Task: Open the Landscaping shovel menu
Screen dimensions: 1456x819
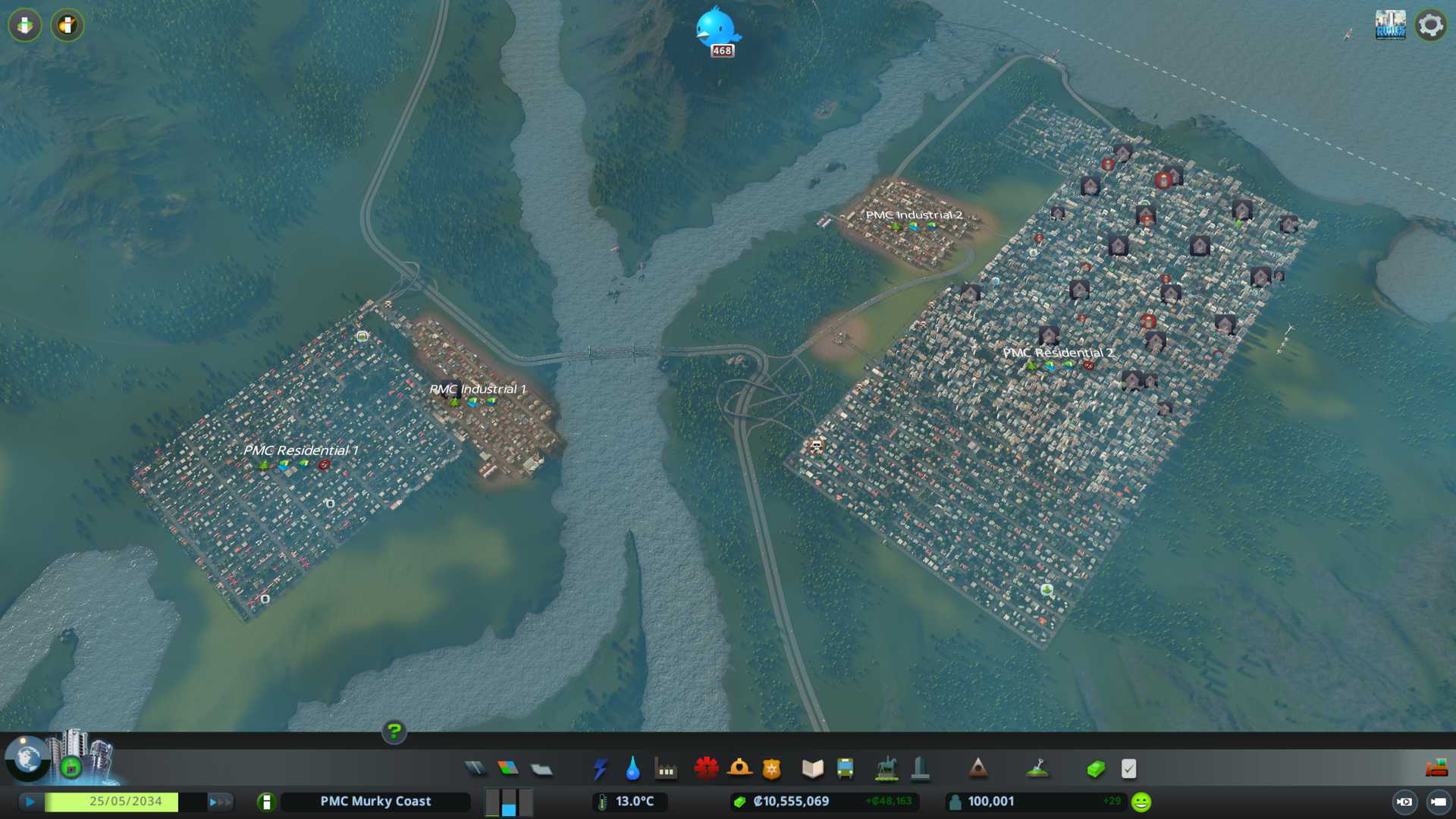Action: pyautogui.click(x=1037, y=769)
